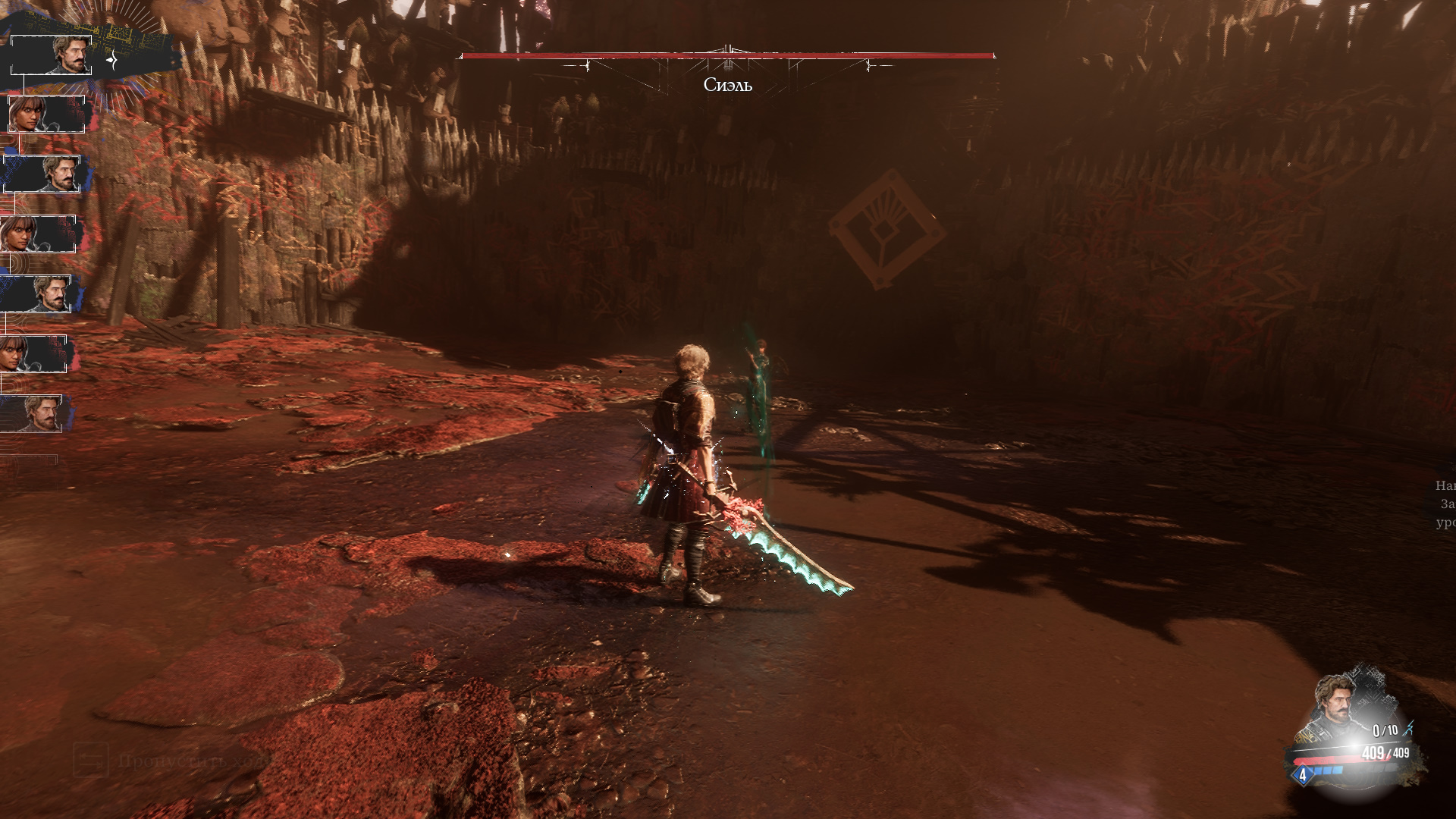Select the highlighted current-turn portrait in turn order
The image size is (1456, 819).
52,55
